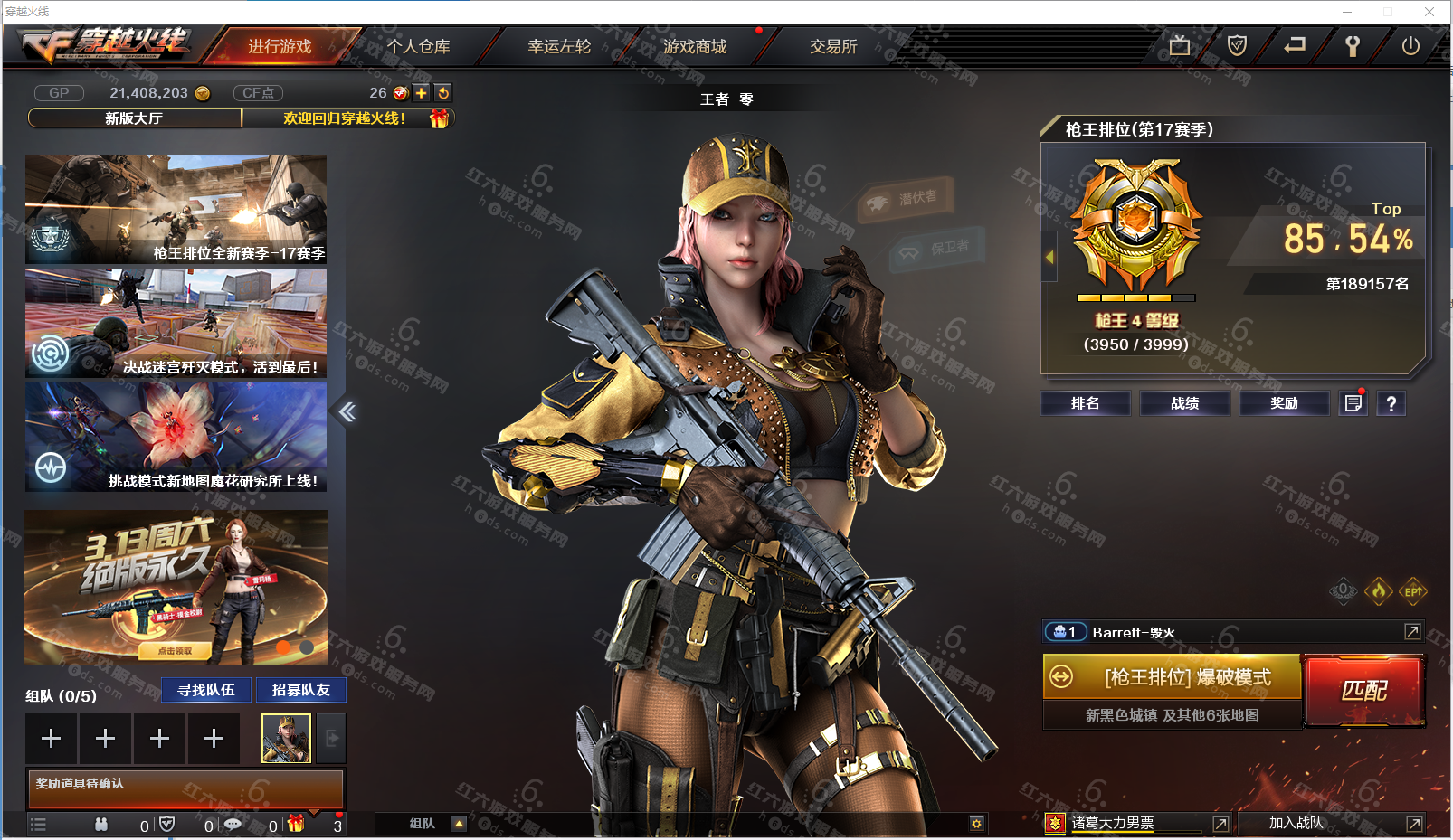Click the power icon to exit
1453x840 pixels.
[x=1410, y=46]
